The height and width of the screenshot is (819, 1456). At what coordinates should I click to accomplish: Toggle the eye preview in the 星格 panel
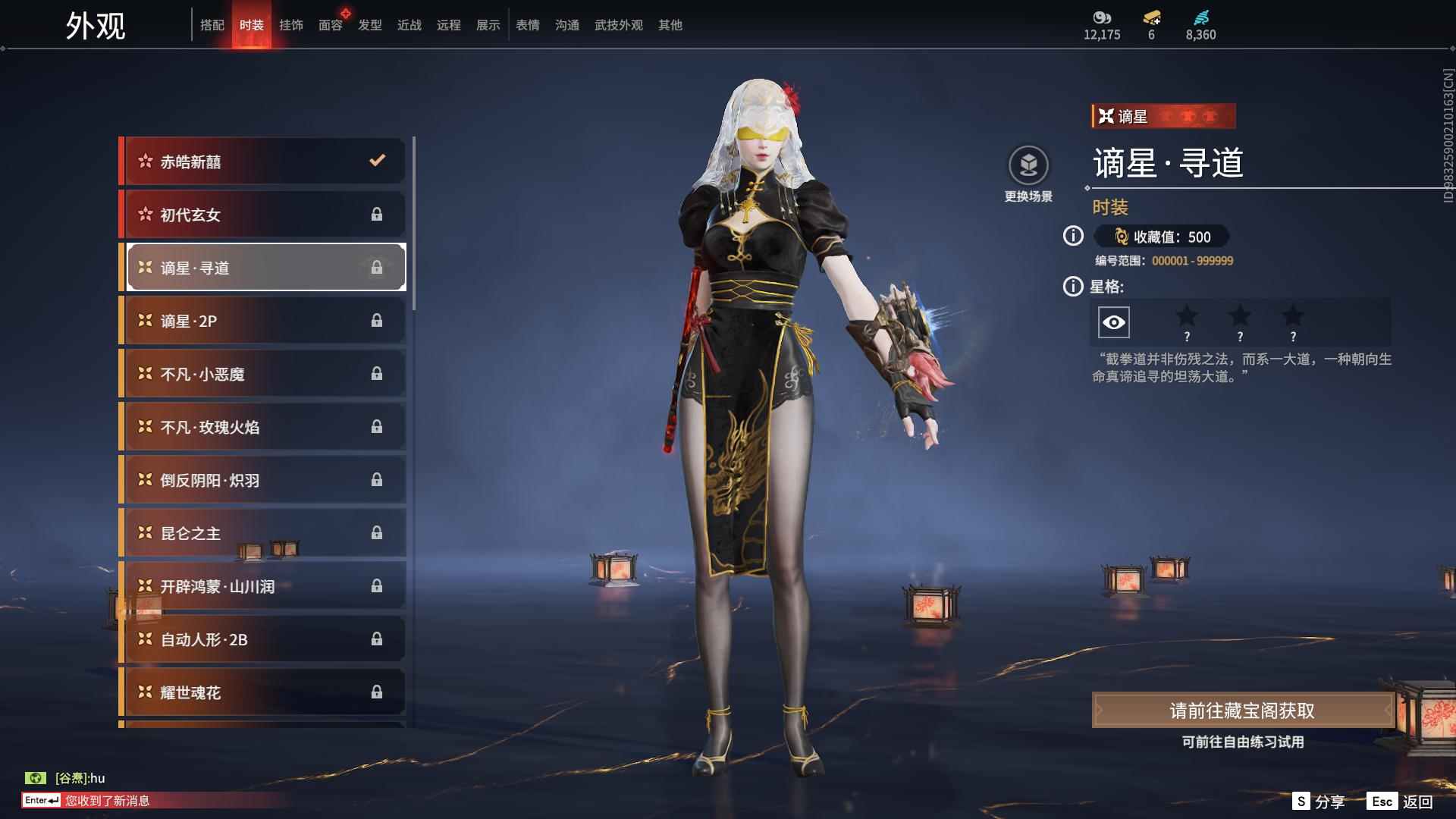pos(1112,322)
